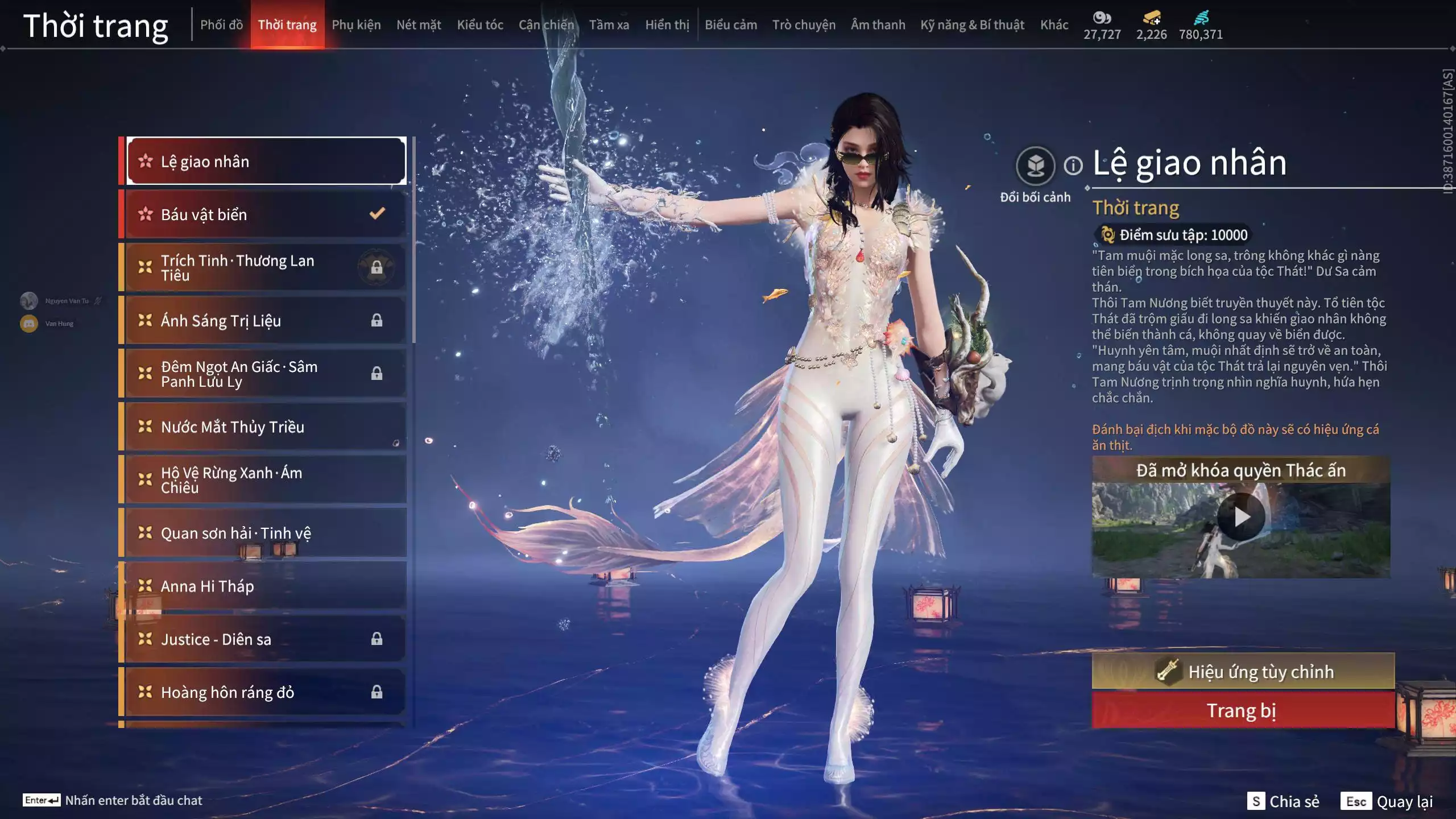
Task: Switch to the Phối đồ tab
Action: point(221,25)
